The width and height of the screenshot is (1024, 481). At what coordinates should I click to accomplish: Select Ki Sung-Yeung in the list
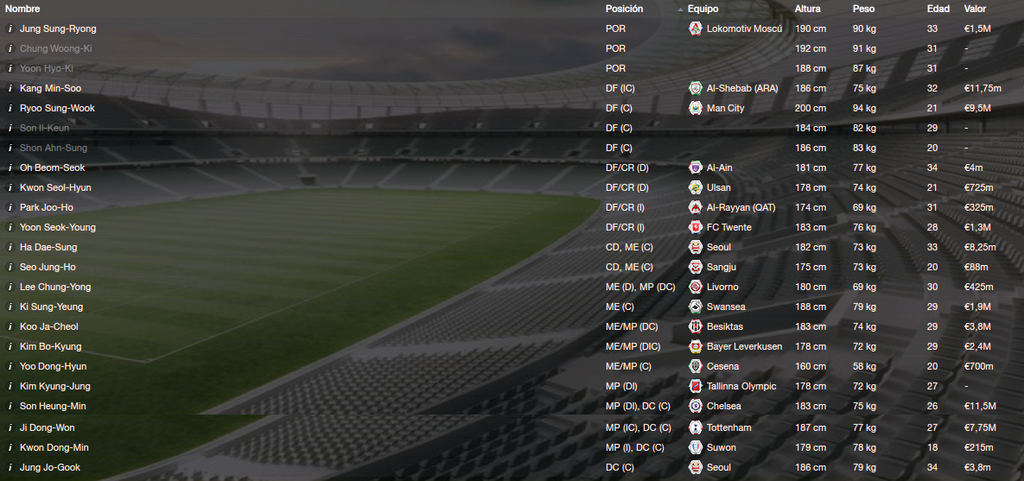point(51,307)
